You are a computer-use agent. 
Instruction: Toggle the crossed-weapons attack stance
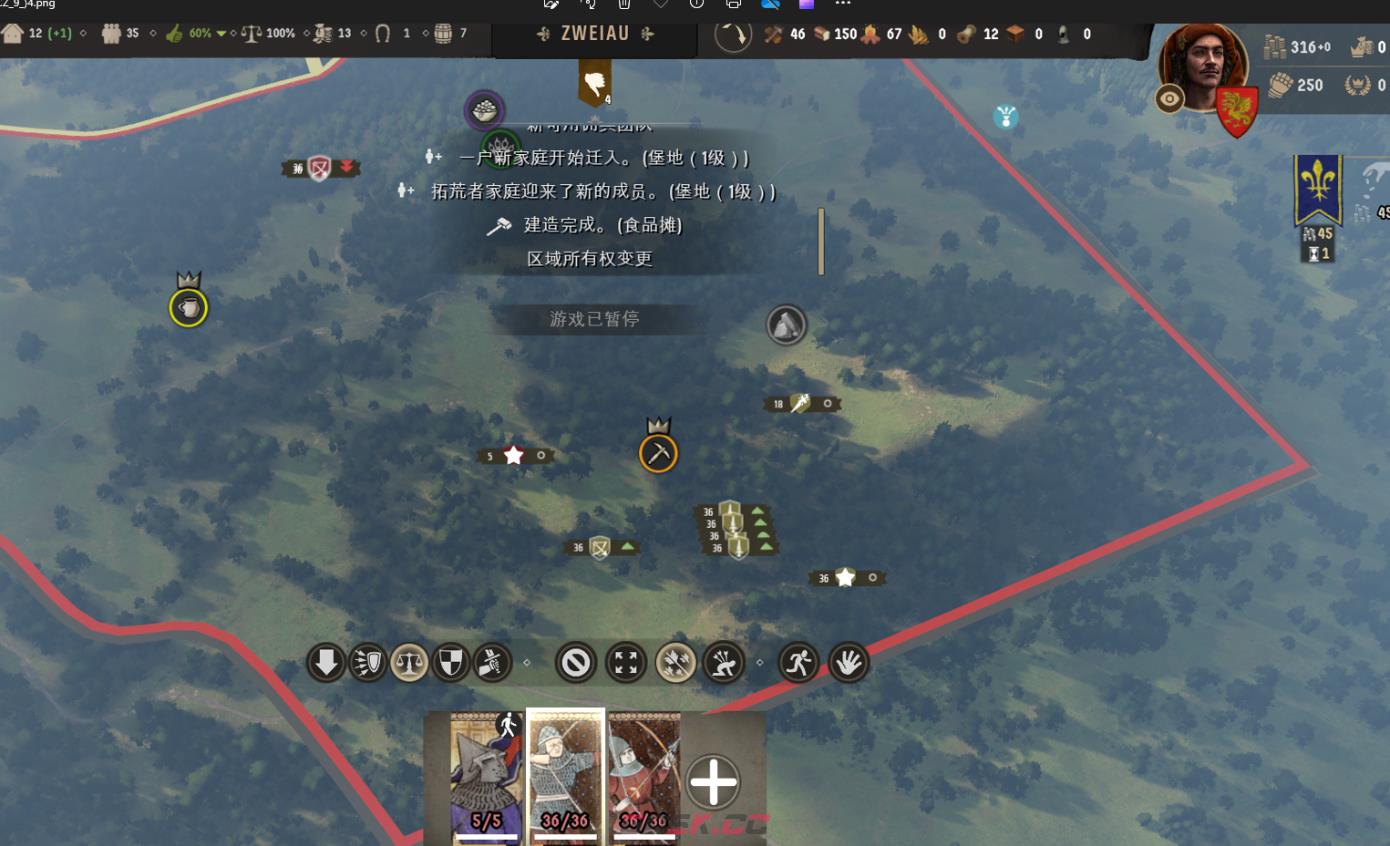click(x=491, y=662)
